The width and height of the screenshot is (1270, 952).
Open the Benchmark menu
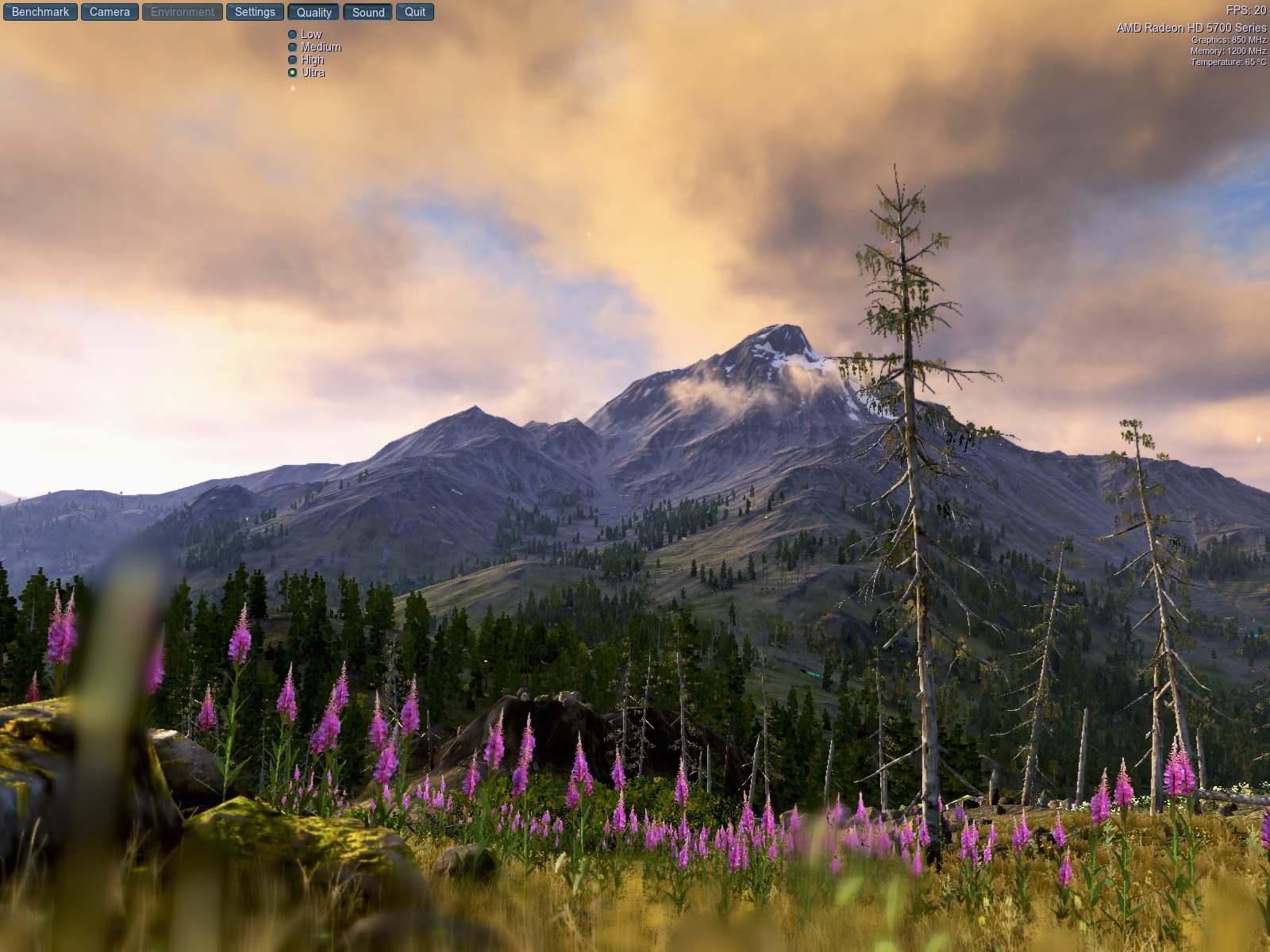coord(40,12)
